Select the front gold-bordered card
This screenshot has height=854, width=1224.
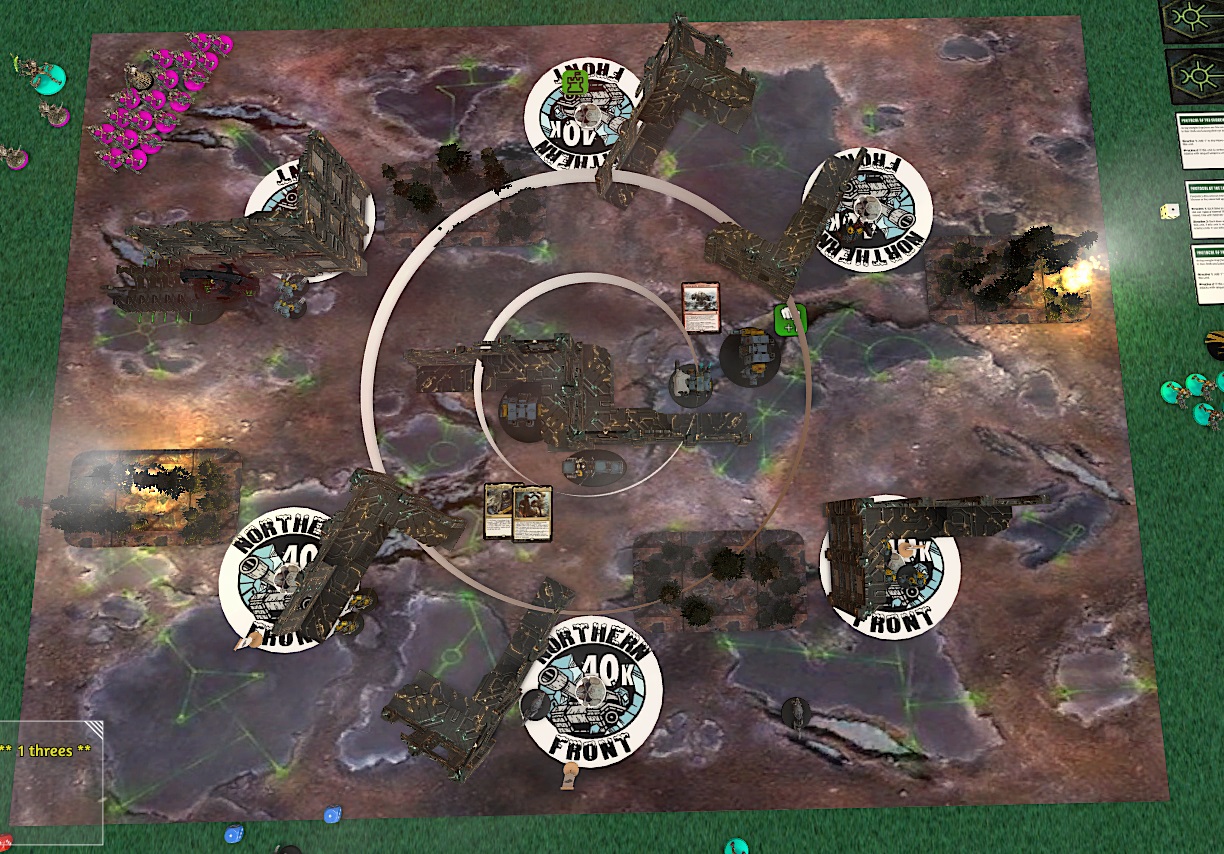534,513
